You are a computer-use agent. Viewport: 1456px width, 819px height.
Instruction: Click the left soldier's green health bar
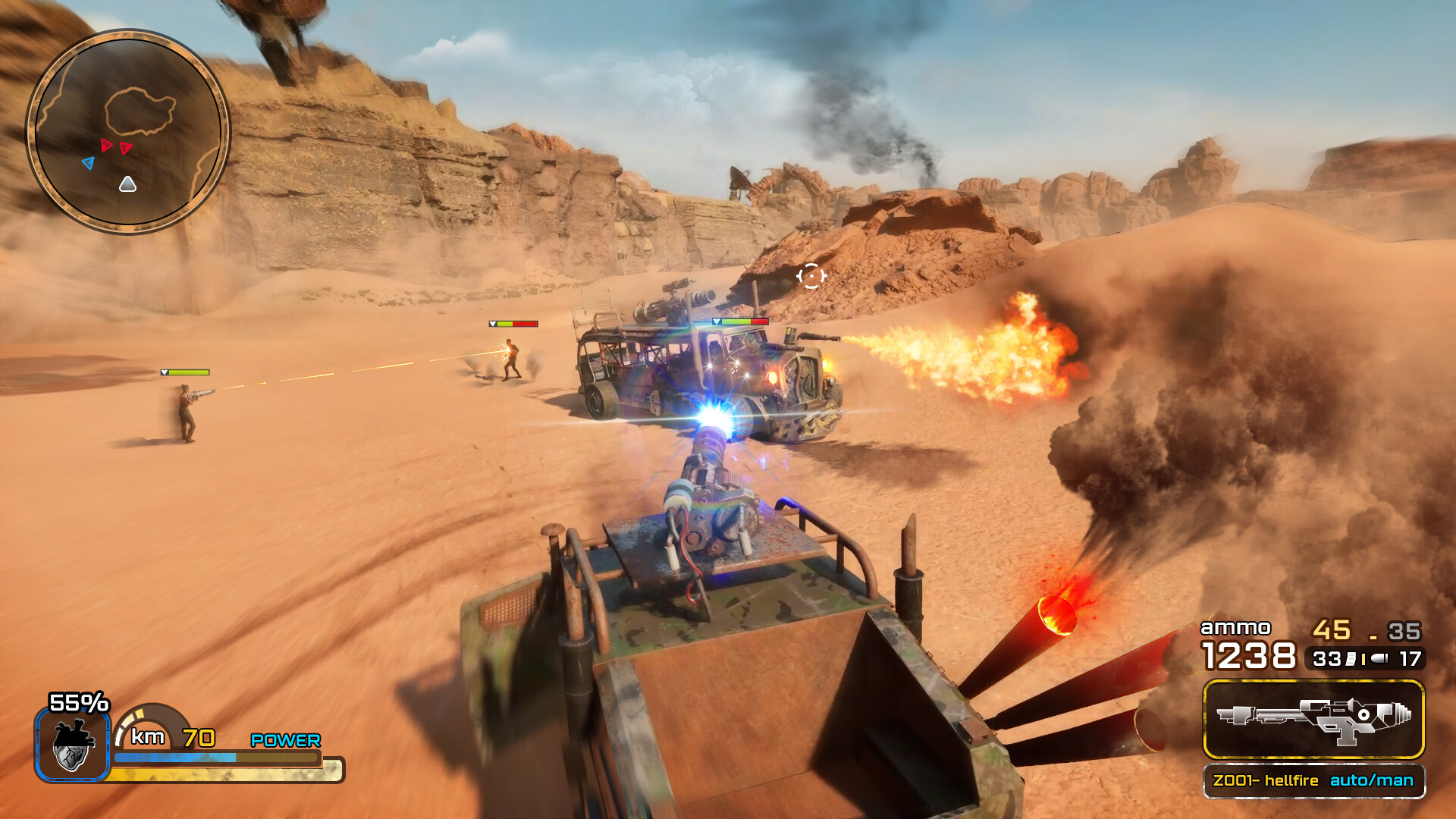pyautogui.click(x=185, y=373)
